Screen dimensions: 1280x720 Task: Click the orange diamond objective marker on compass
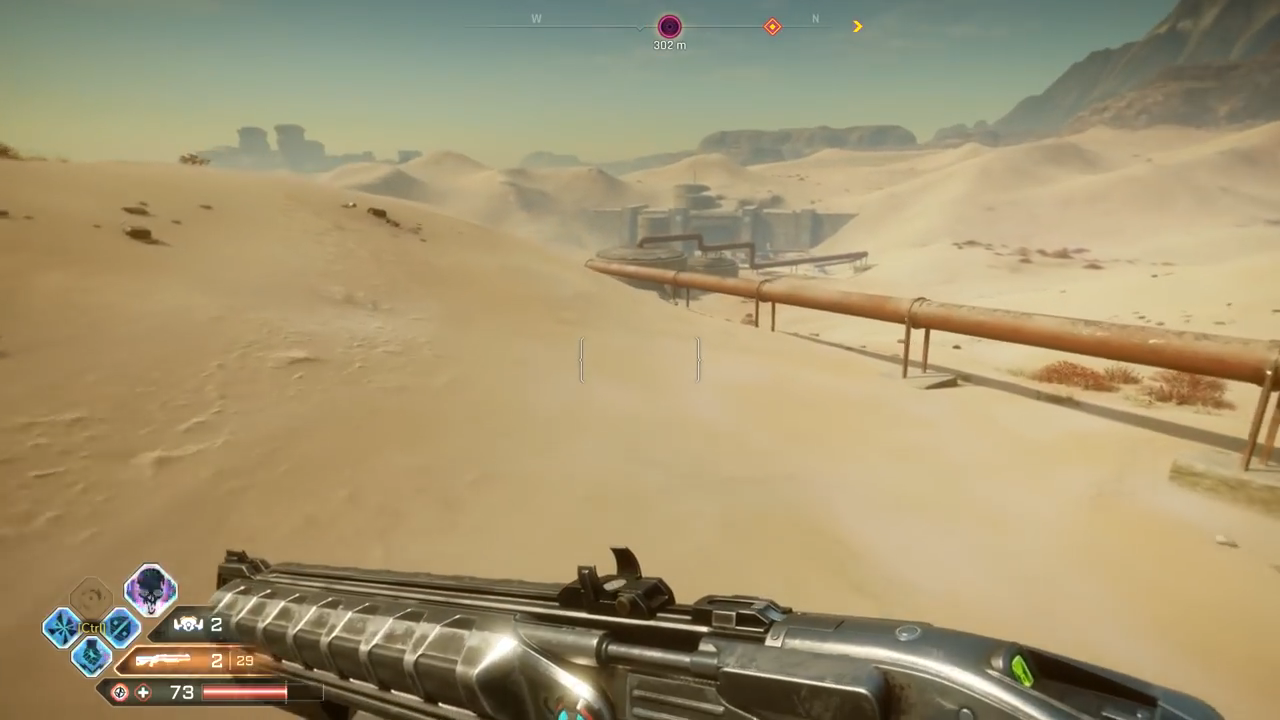772,27
